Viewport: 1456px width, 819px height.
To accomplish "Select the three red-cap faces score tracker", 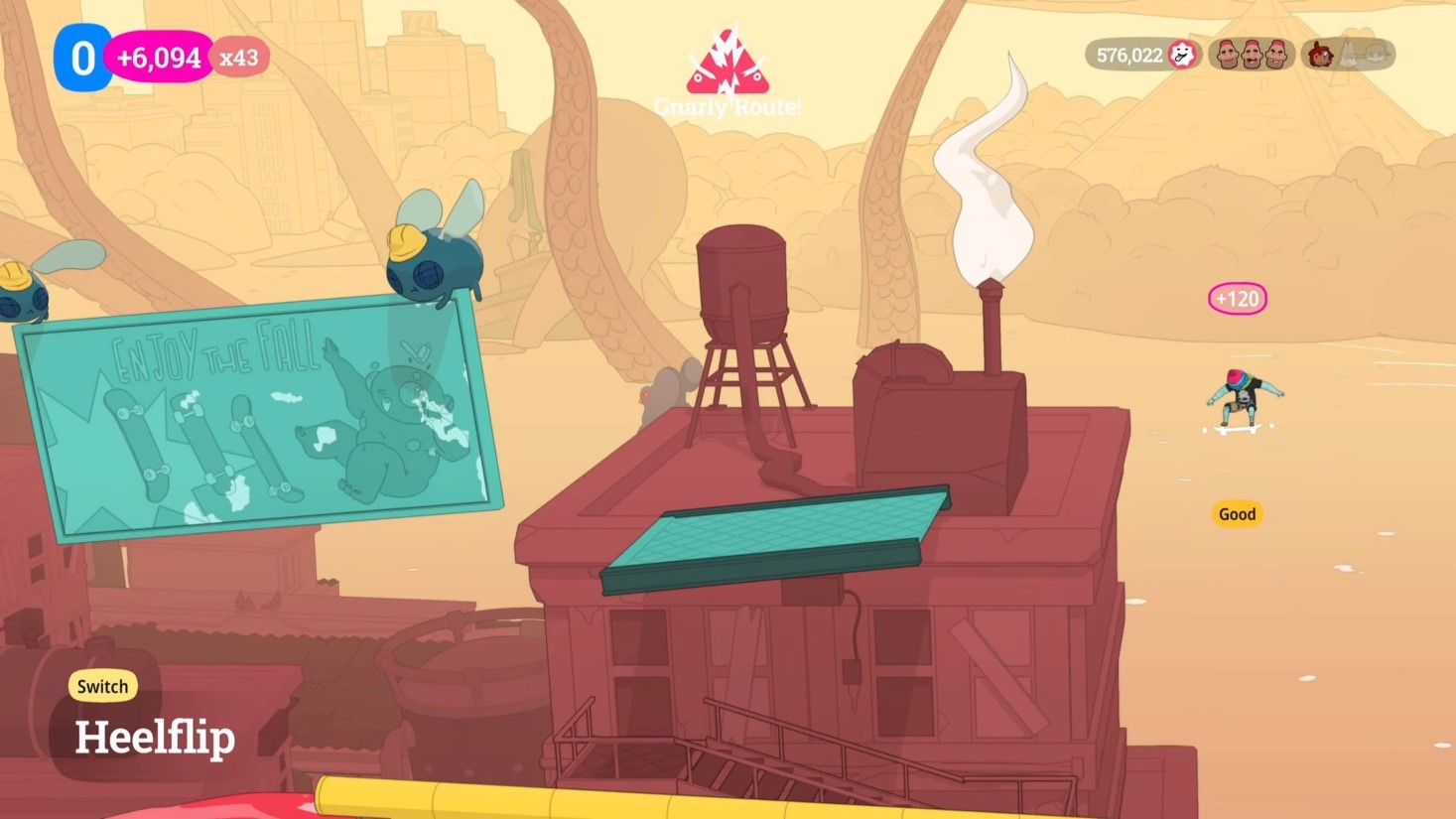I will 1252,55.
